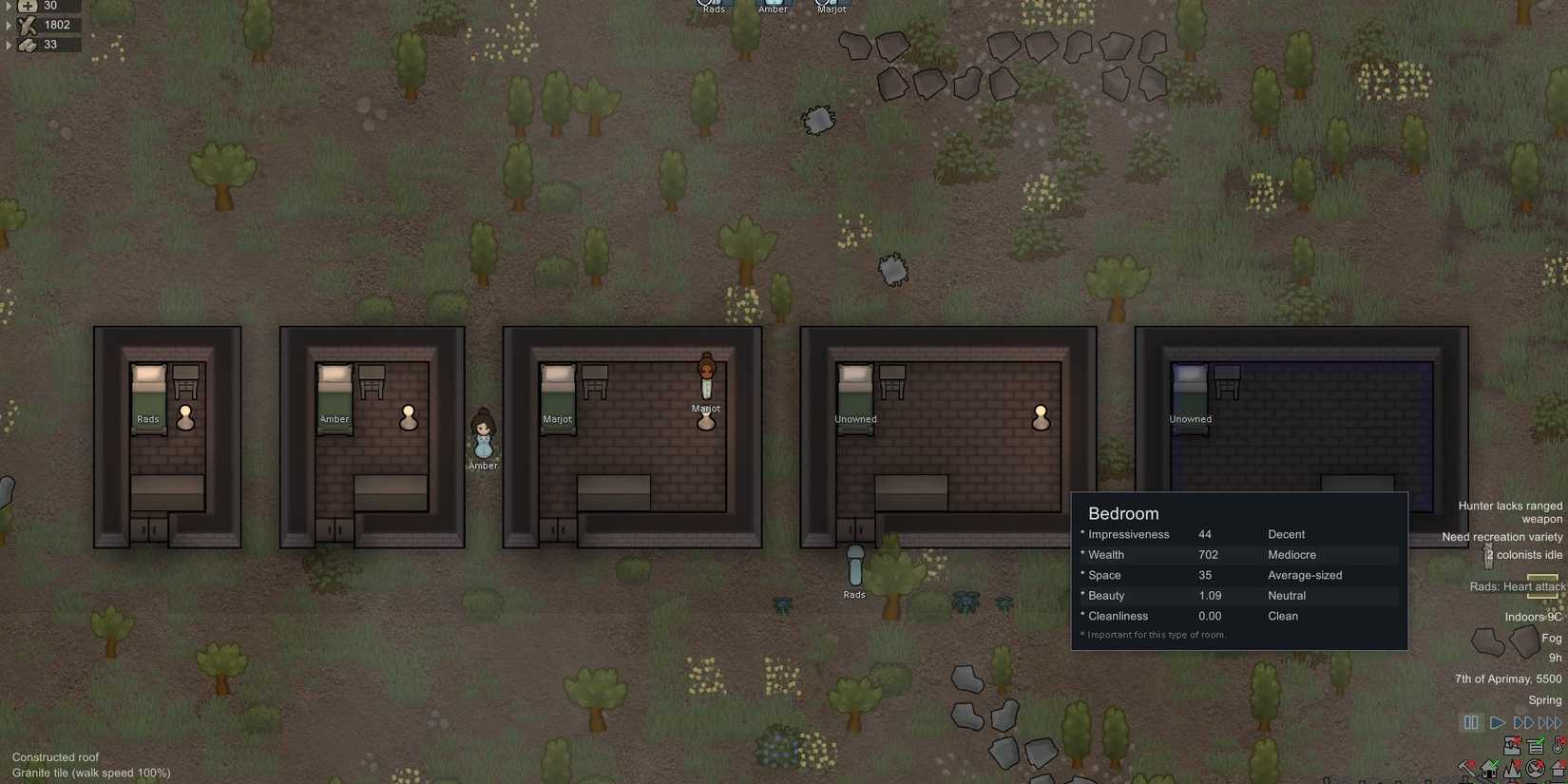Toggle the axe icon with red X
Screen dimensions: 1568x784
(1466, 768)
